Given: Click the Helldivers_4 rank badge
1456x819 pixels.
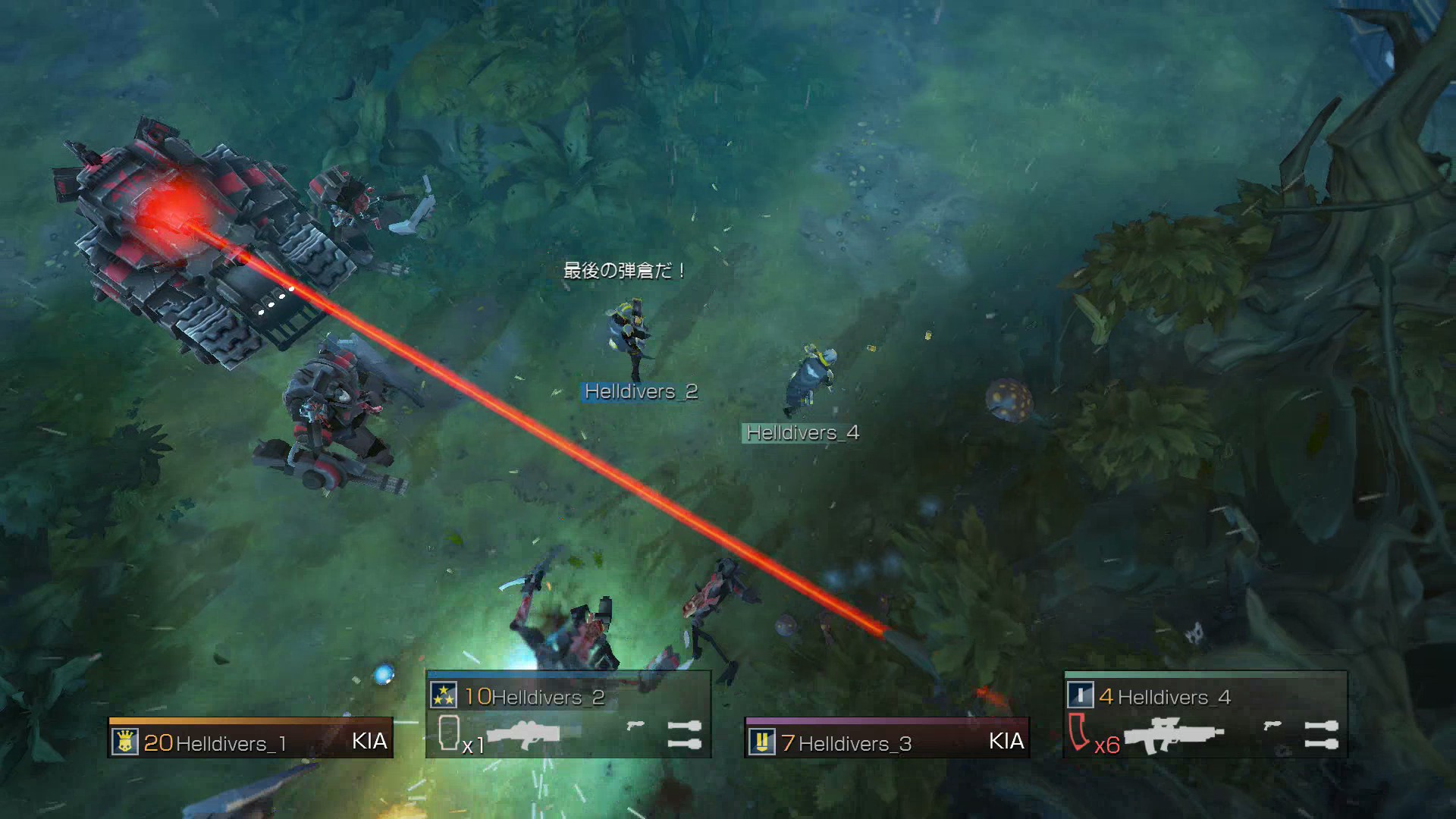Looking at the screenshot, I should [x=1080, y=695].
